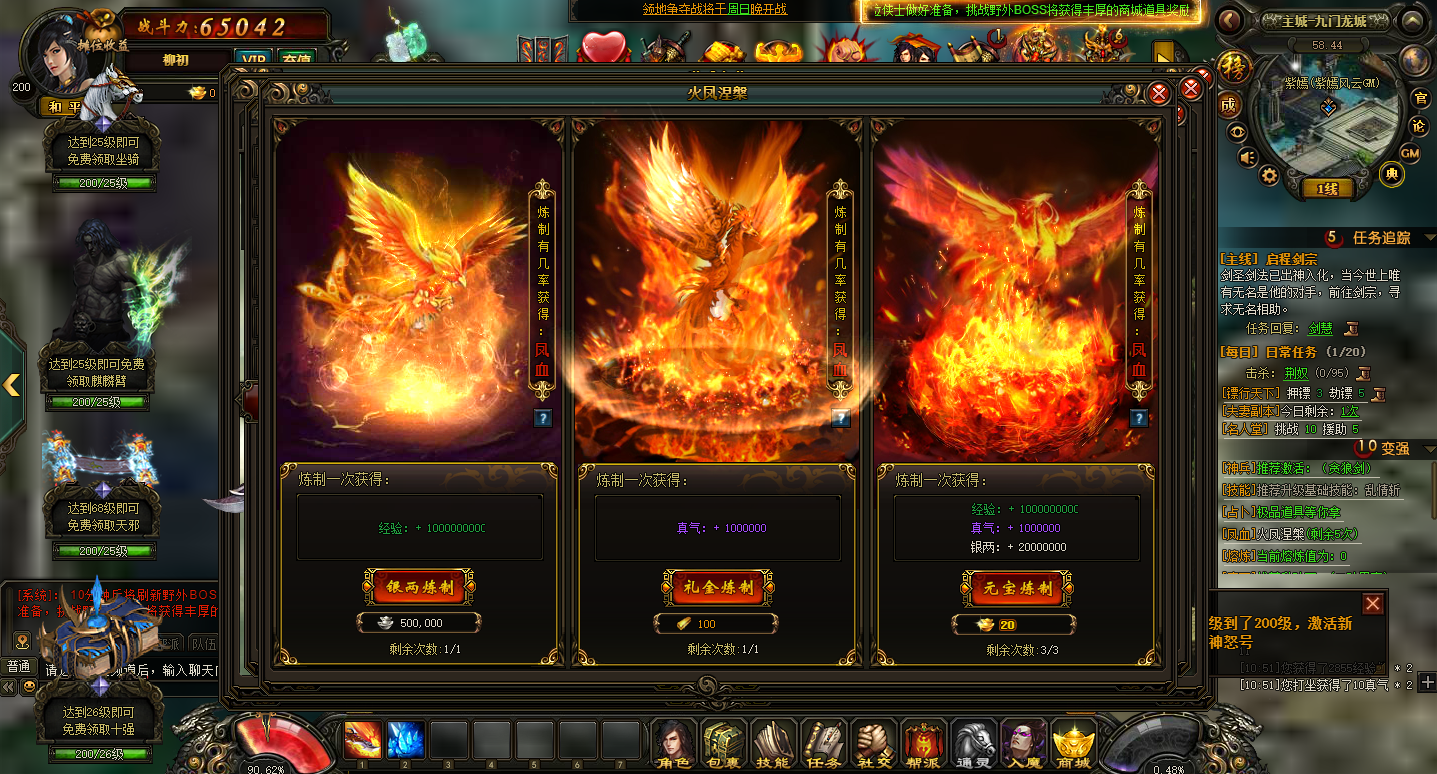Close the 火凤涅槃 window
1437x774 pixels.
click(x=1159, y=94)
